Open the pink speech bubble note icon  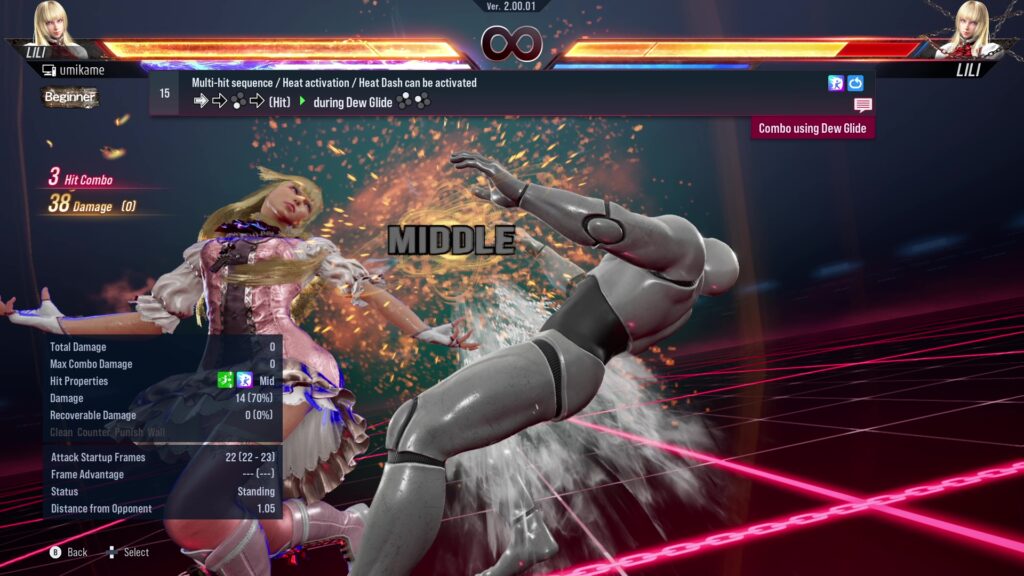[x=863, y=105]
